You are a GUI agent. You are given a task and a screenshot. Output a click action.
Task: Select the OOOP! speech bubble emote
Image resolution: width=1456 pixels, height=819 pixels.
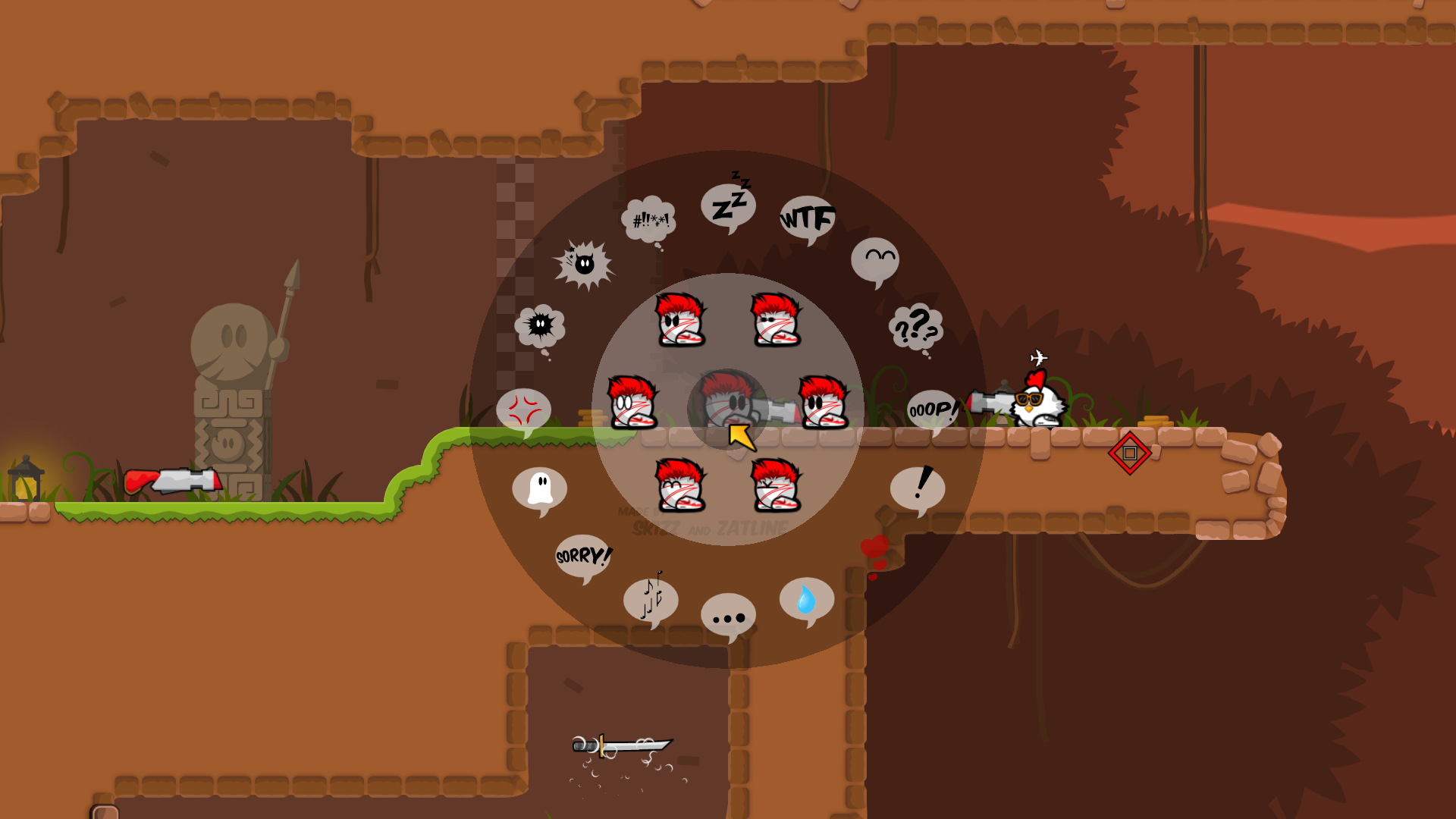pos(934,410)
